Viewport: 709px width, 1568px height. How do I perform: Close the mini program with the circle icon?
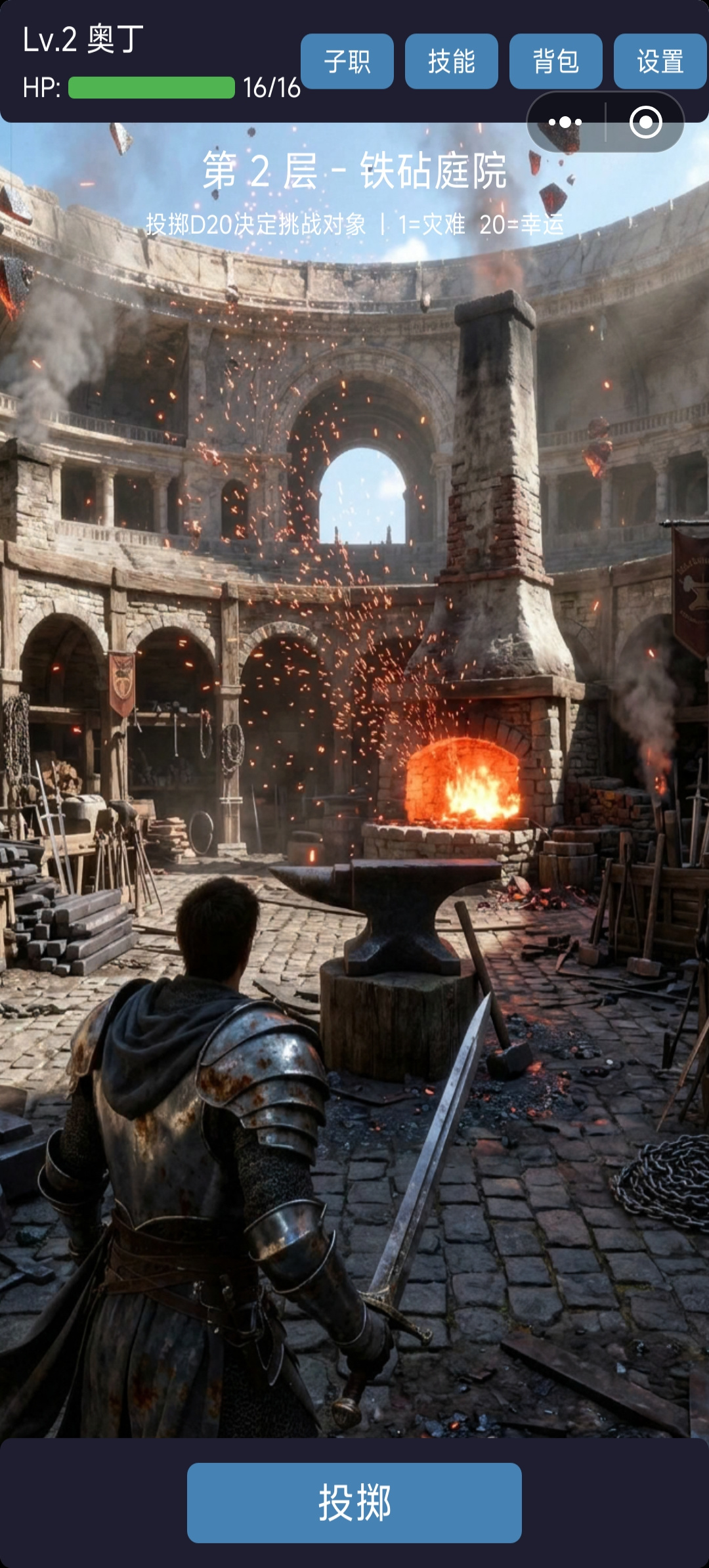645,122
